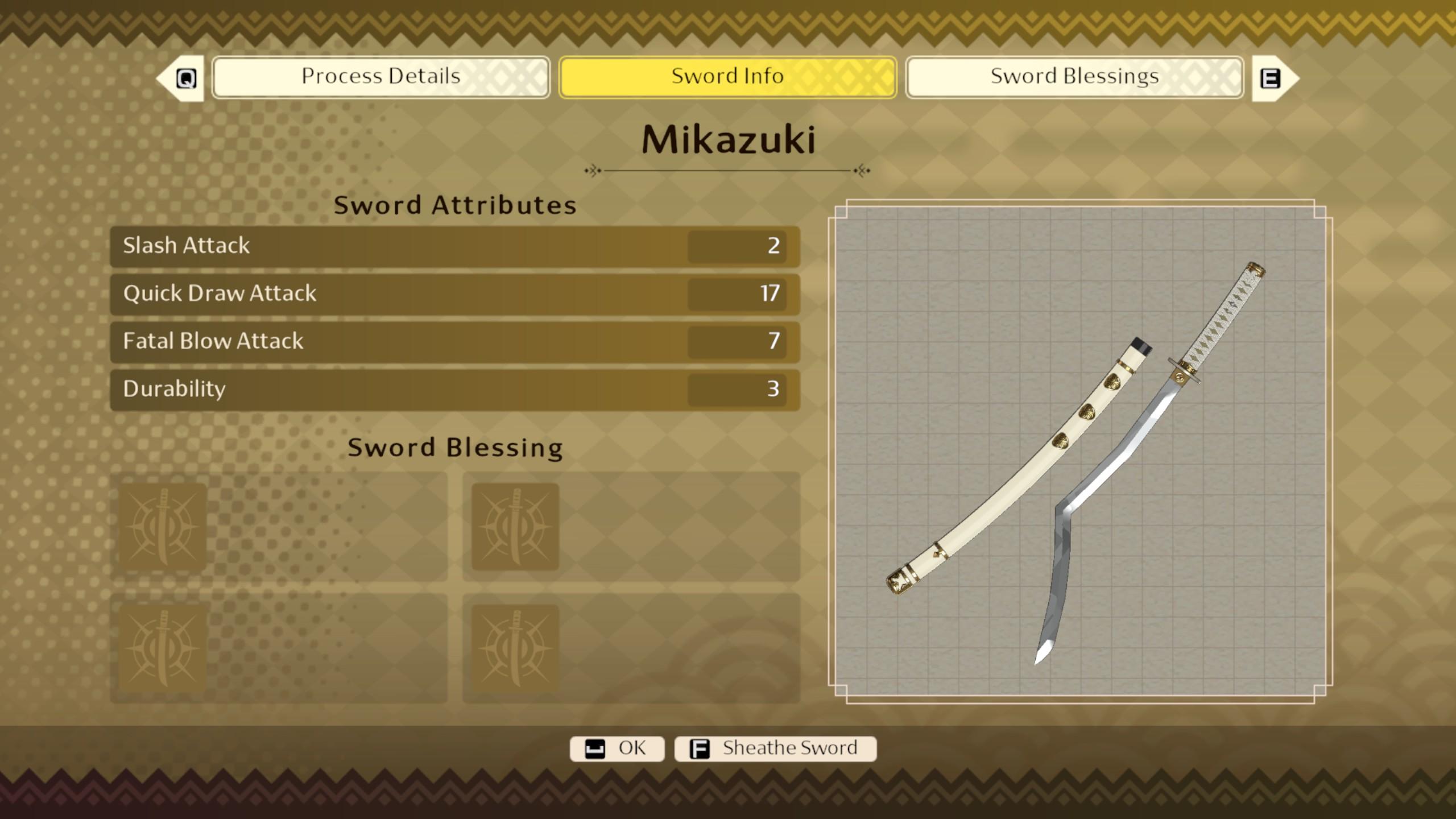1456x819 pixels.
Task: Select the Sword Info tab
Action: [x=727, y=77]
